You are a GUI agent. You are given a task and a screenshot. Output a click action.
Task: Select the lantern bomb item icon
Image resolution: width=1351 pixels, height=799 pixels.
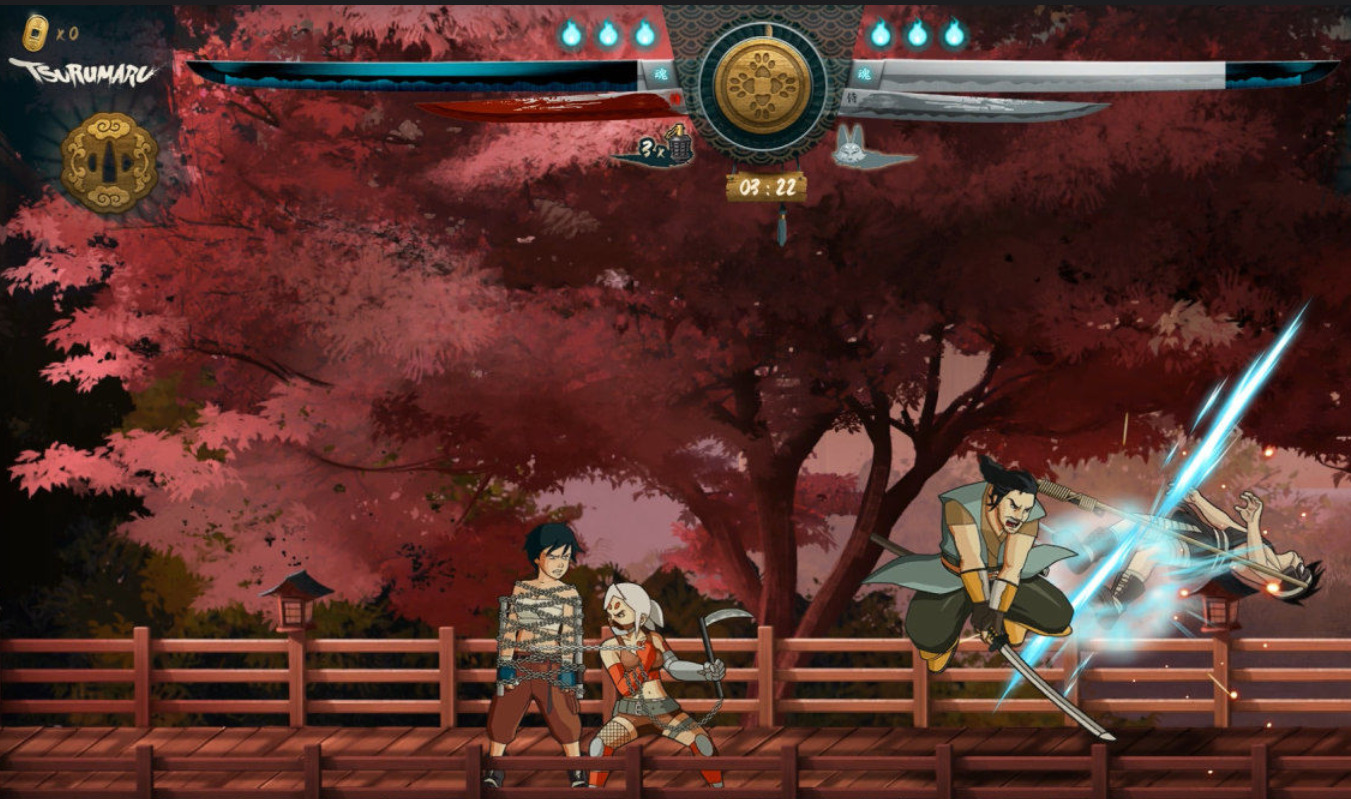pos(681,148)
